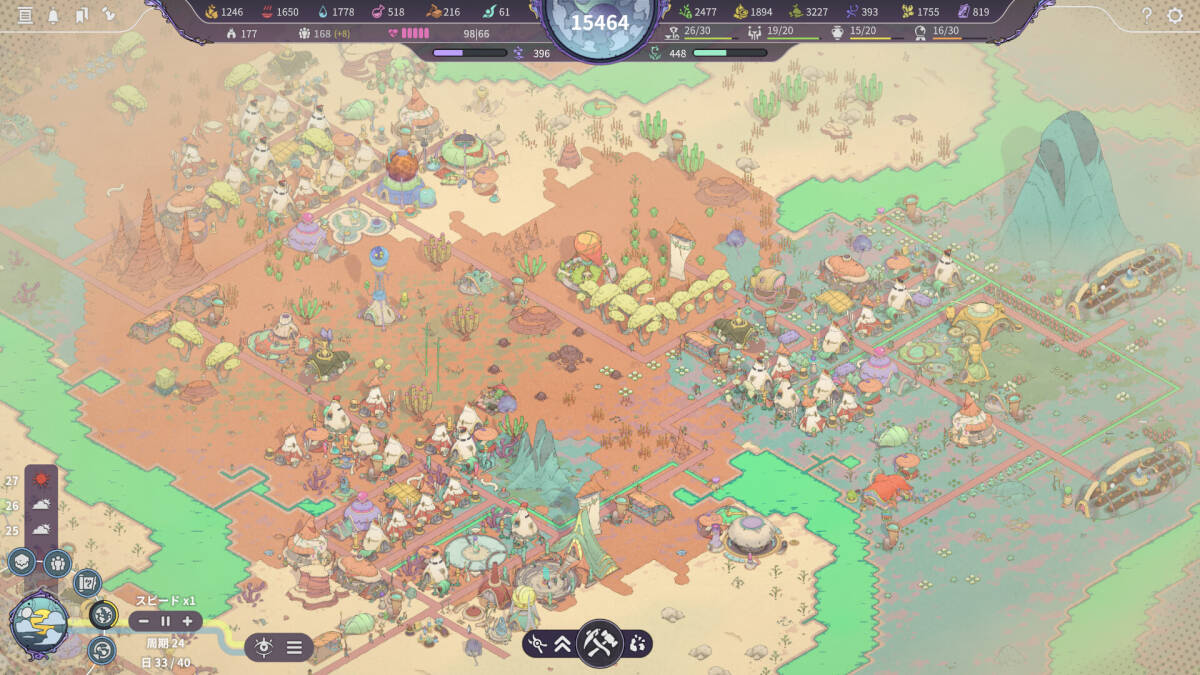The image size is (1200, 675).
Task: Open the gear settings
Action: (1175, 15)
